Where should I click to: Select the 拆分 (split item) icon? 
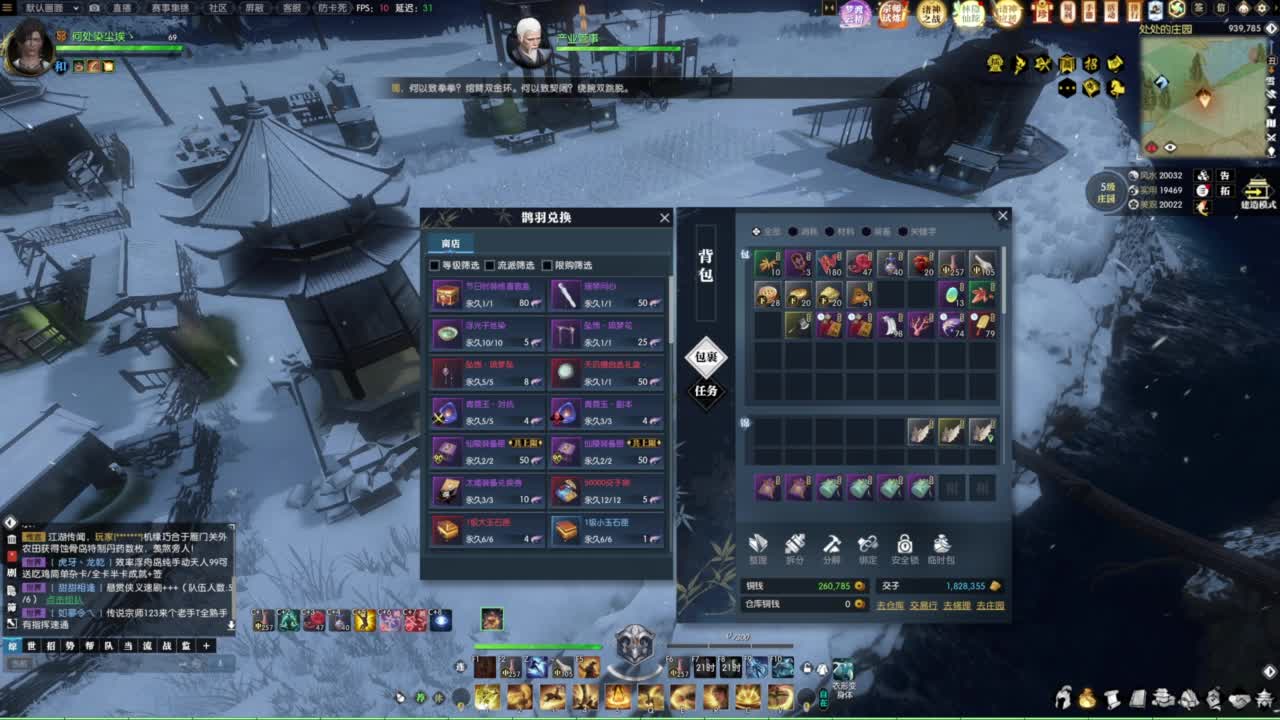[797, 545]
